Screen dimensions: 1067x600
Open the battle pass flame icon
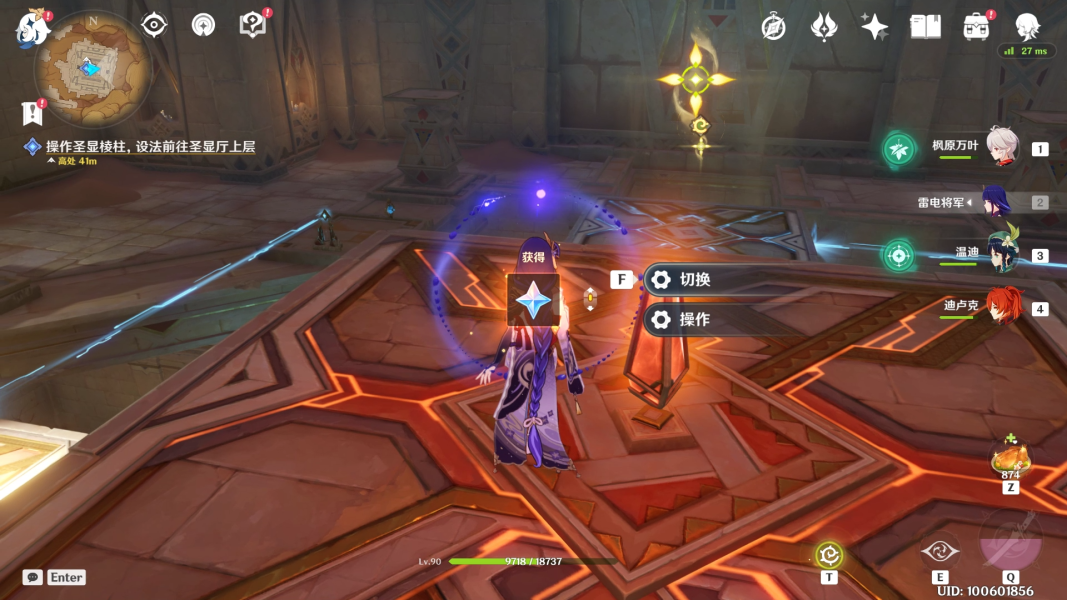point(823,27)
